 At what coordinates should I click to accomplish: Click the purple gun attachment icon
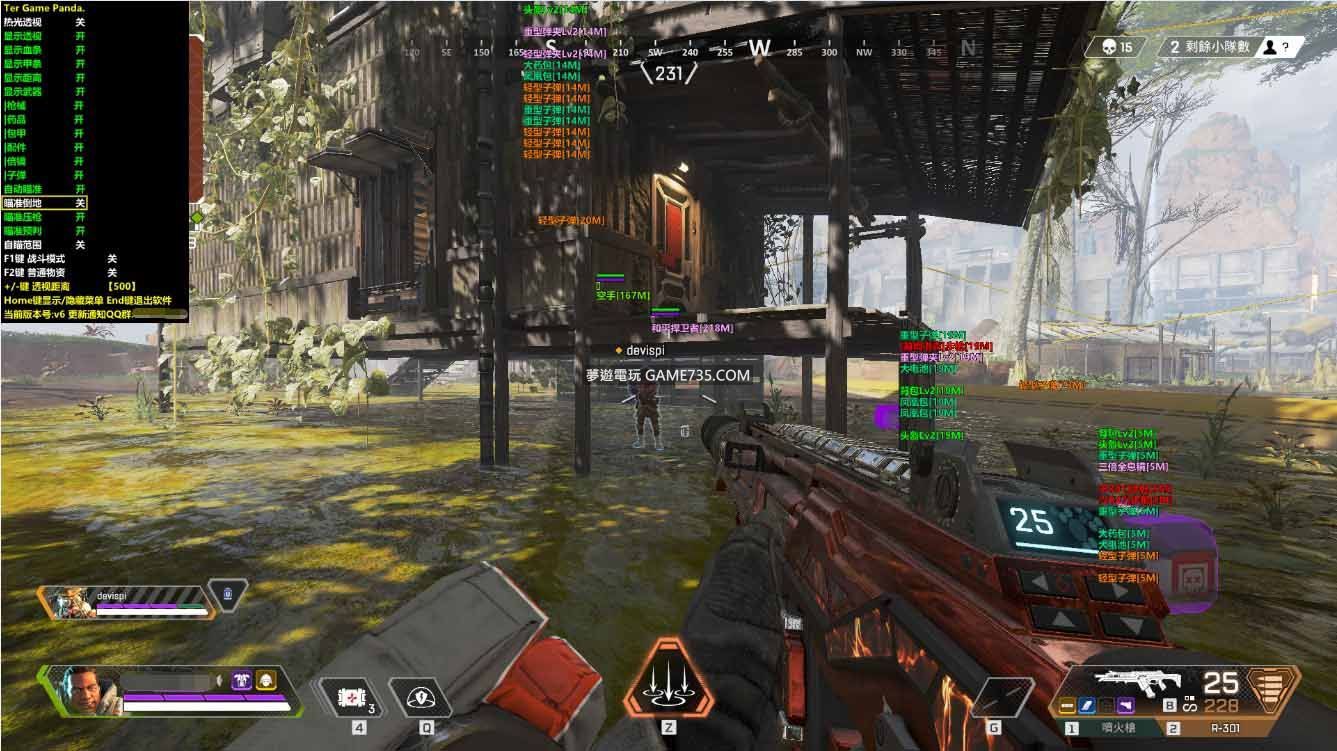click(x=1126, y=706)
